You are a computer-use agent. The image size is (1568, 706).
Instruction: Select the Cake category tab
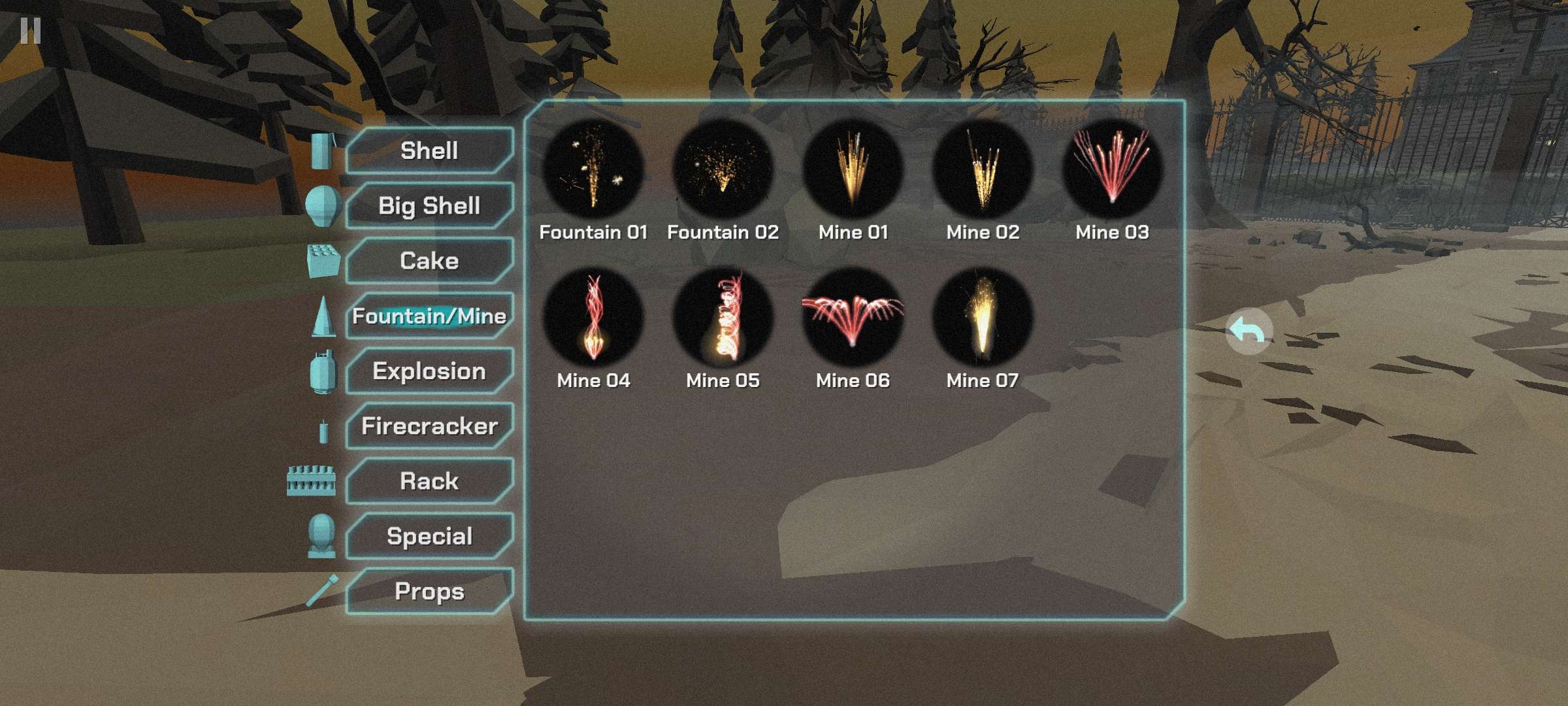tap(429, 261)
